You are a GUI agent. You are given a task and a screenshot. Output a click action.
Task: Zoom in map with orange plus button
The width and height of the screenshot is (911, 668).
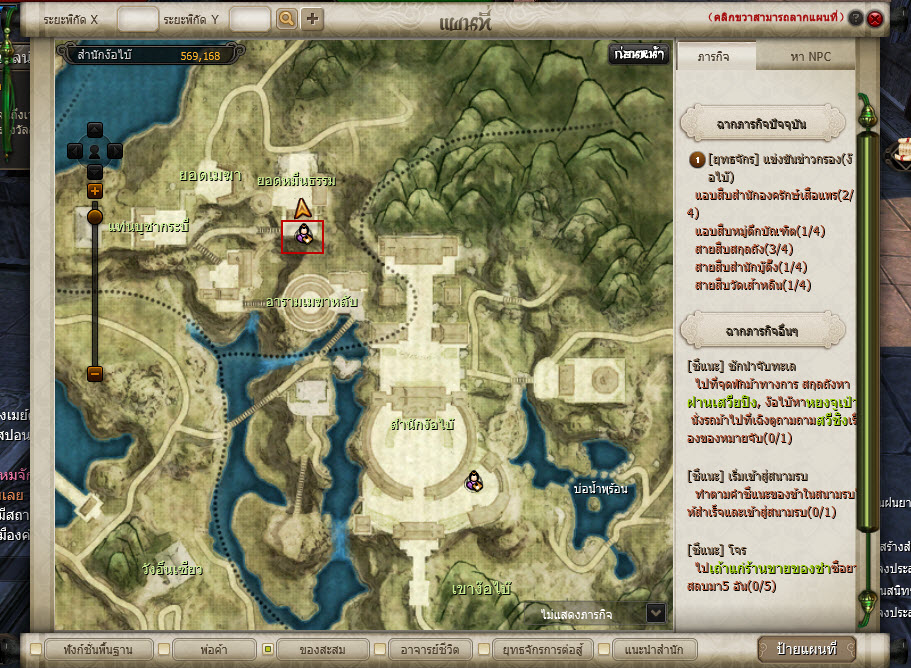coord(95,190)
